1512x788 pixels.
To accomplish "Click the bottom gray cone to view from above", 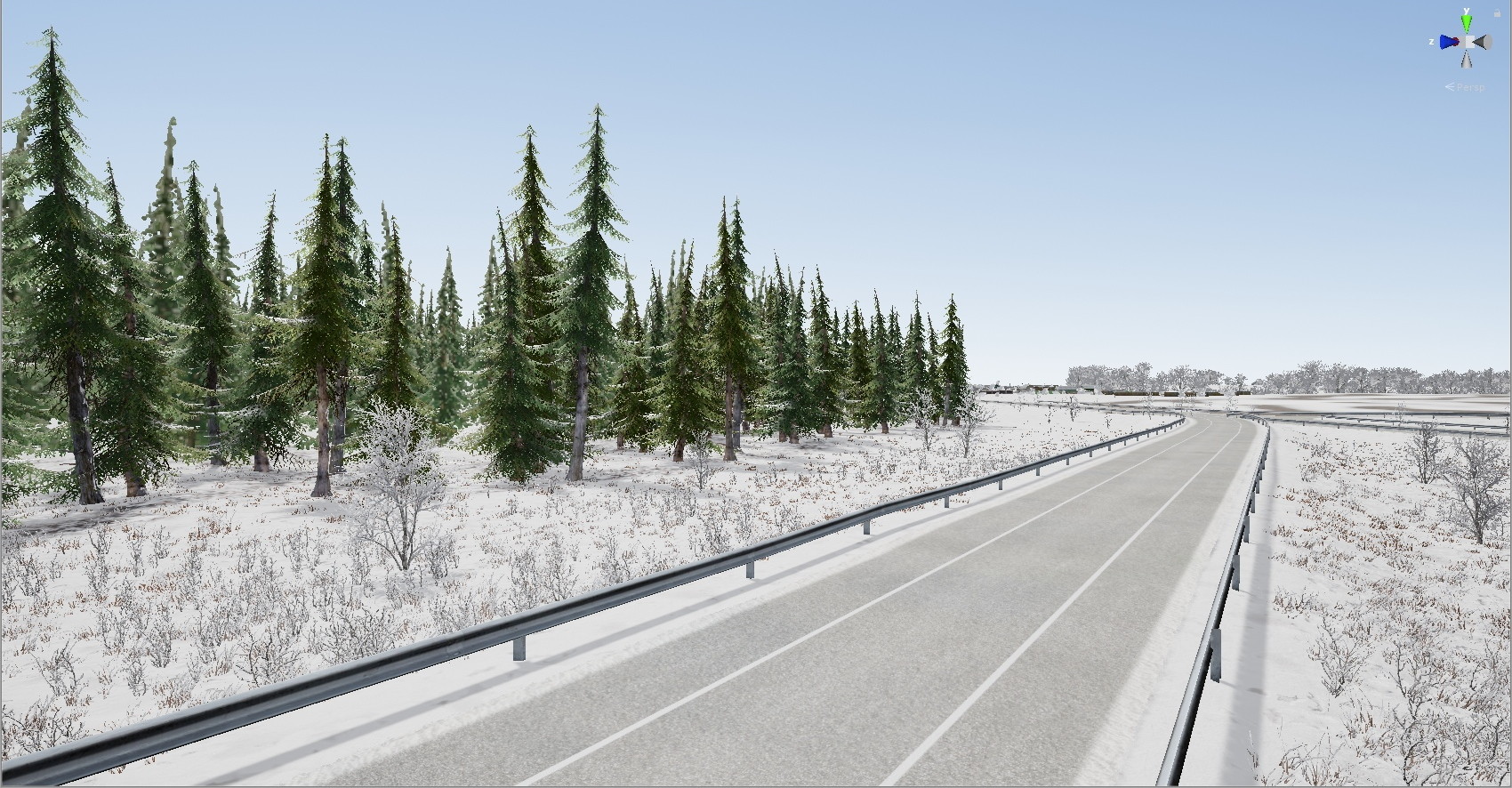I will pyautogui.click(x=1467, y=60).
